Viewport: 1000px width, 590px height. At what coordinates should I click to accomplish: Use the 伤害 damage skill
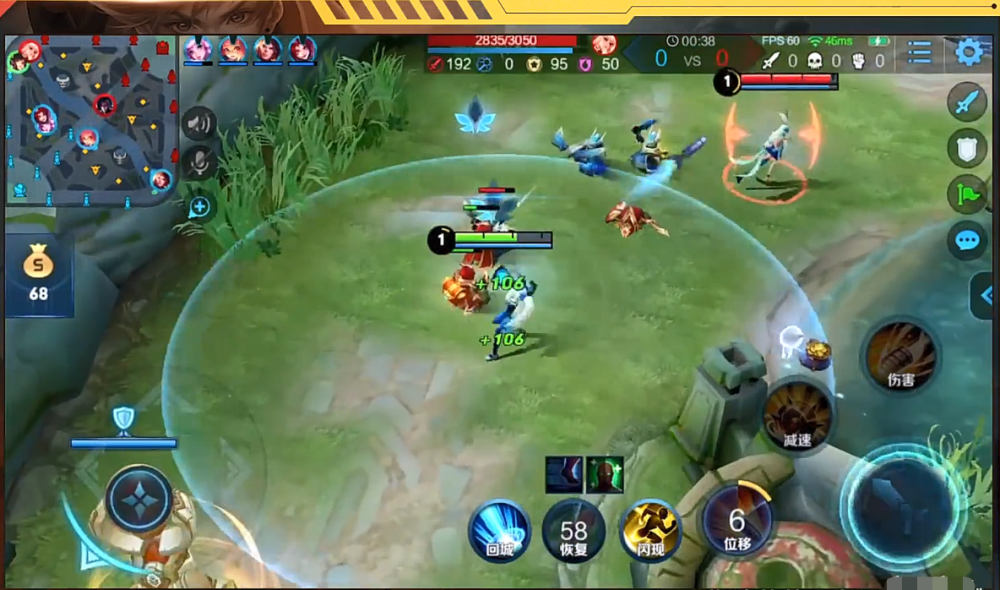(x=900, y=356)
